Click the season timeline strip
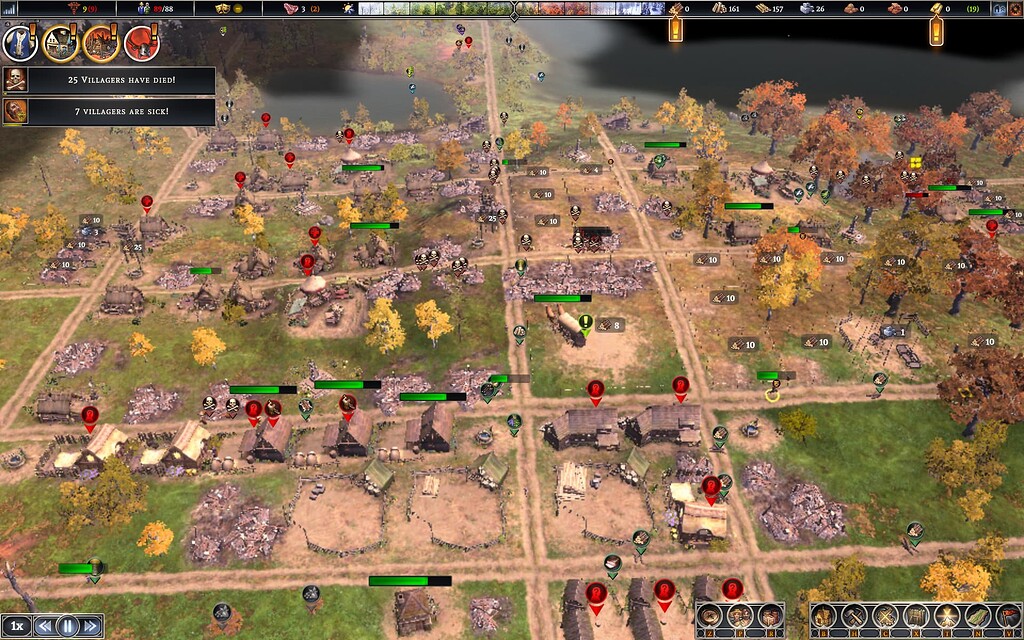This screenshot has height=640, width=1024. pyautogui.click(x=510, y=9)
